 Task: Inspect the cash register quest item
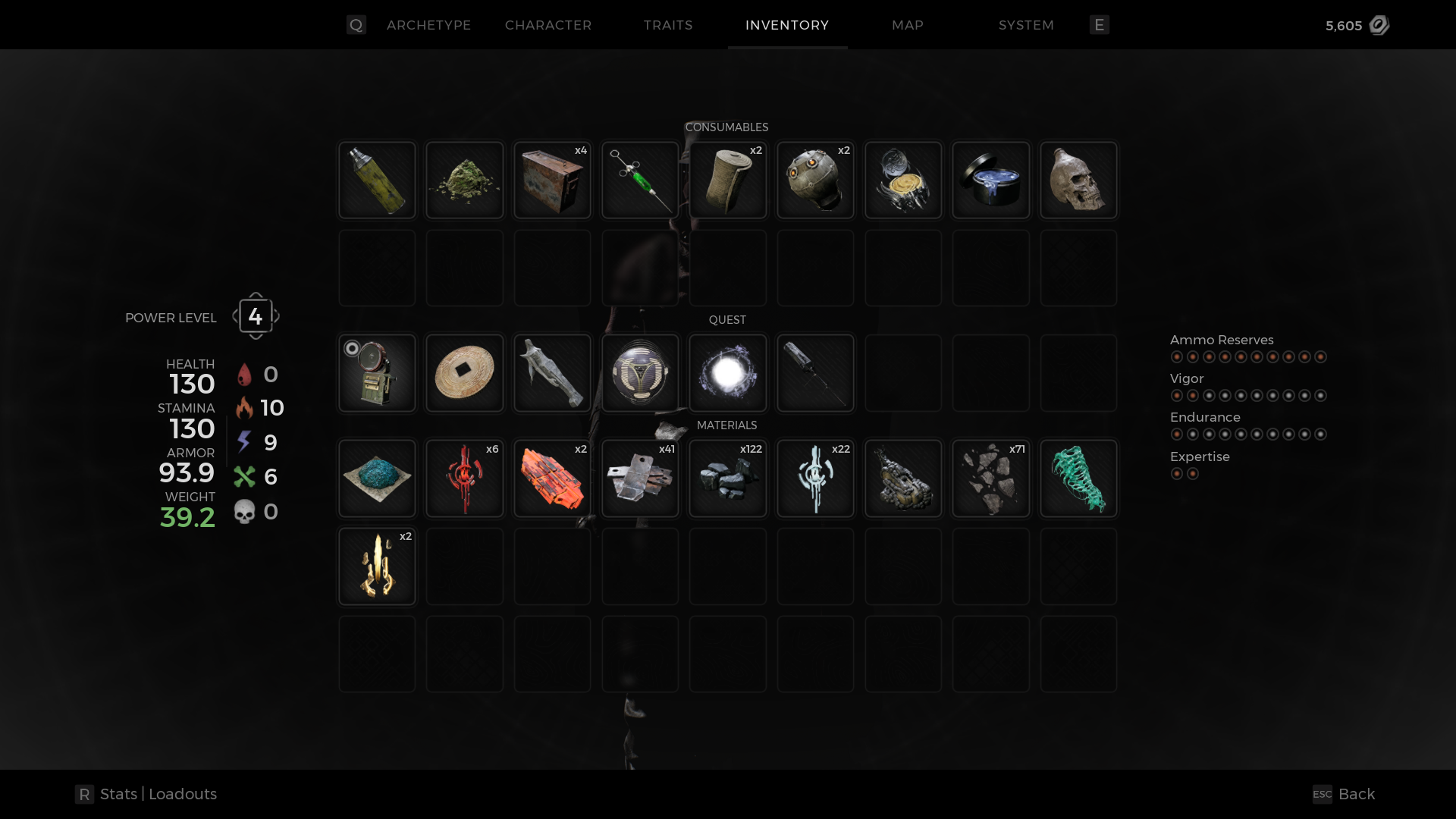[377, 373]
